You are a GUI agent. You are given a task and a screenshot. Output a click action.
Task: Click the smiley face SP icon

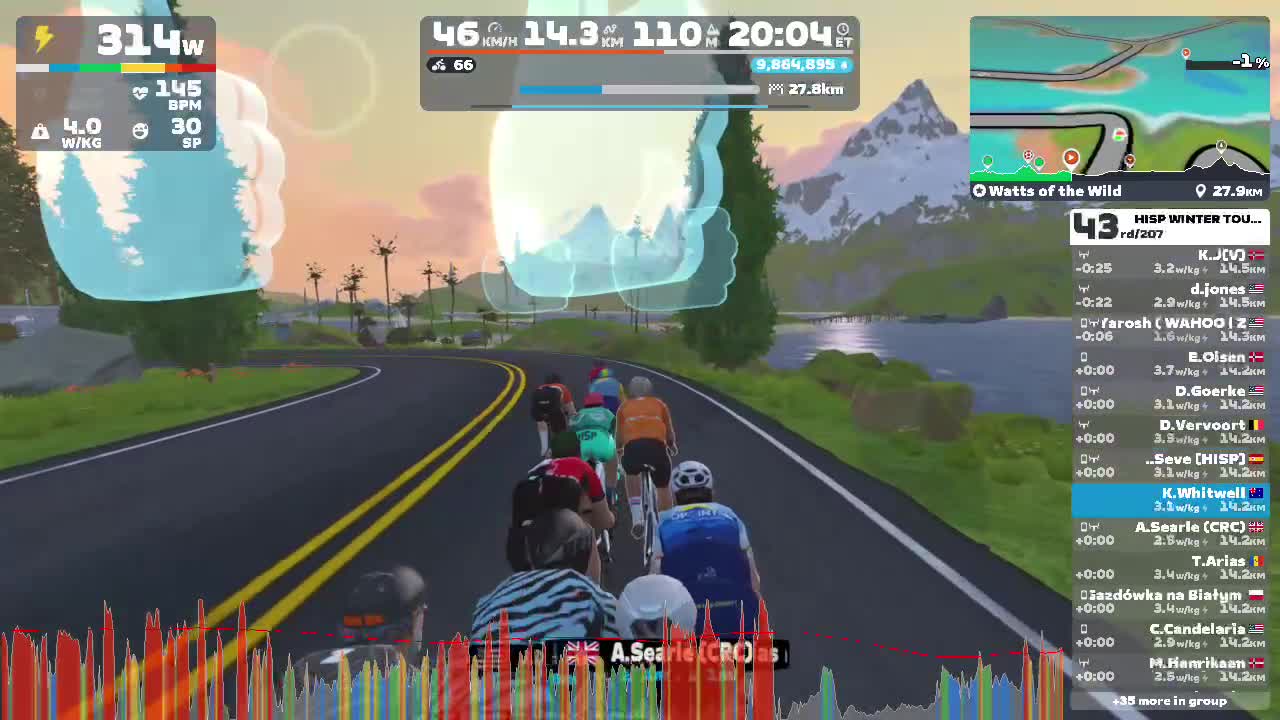(x=139, y=129)
